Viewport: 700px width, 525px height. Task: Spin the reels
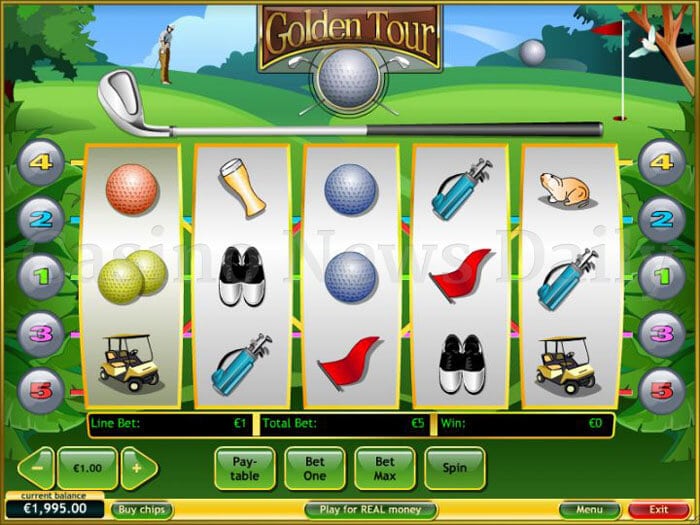[x=455, y=468]
